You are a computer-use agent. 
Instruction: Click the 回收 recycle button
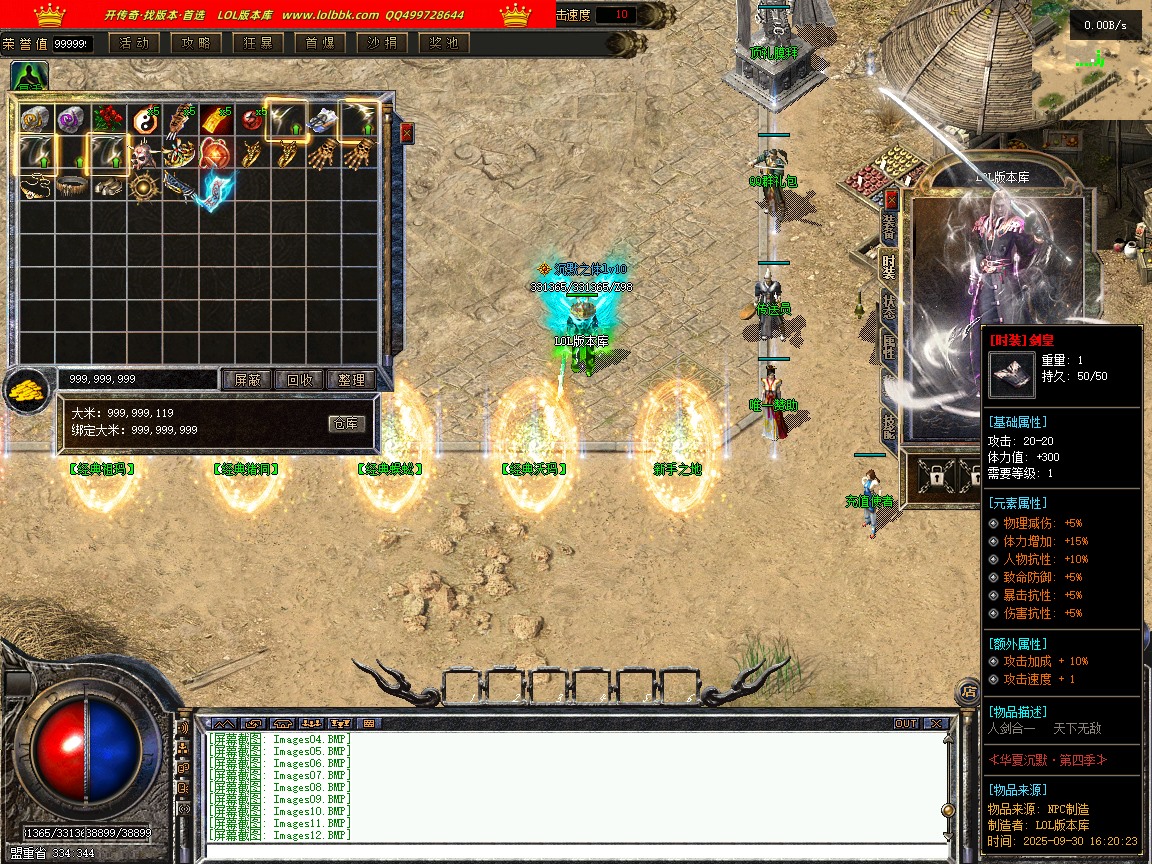point(299,380)
